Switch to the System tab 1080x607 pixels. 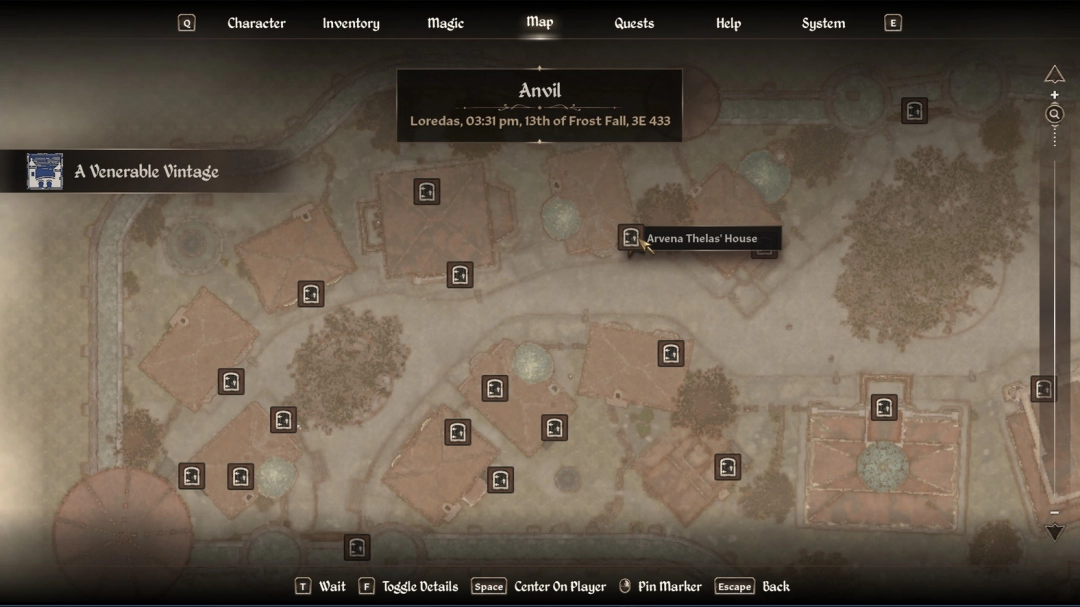point(823,23)
